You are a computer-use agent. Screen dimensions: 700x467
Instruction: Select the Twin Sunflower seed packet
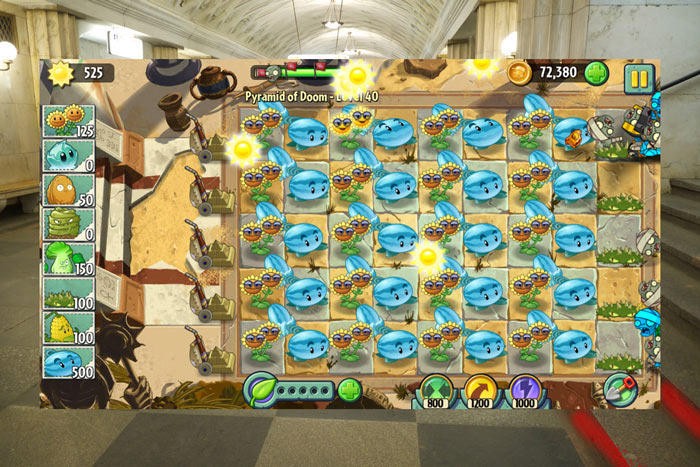[68, 121]
